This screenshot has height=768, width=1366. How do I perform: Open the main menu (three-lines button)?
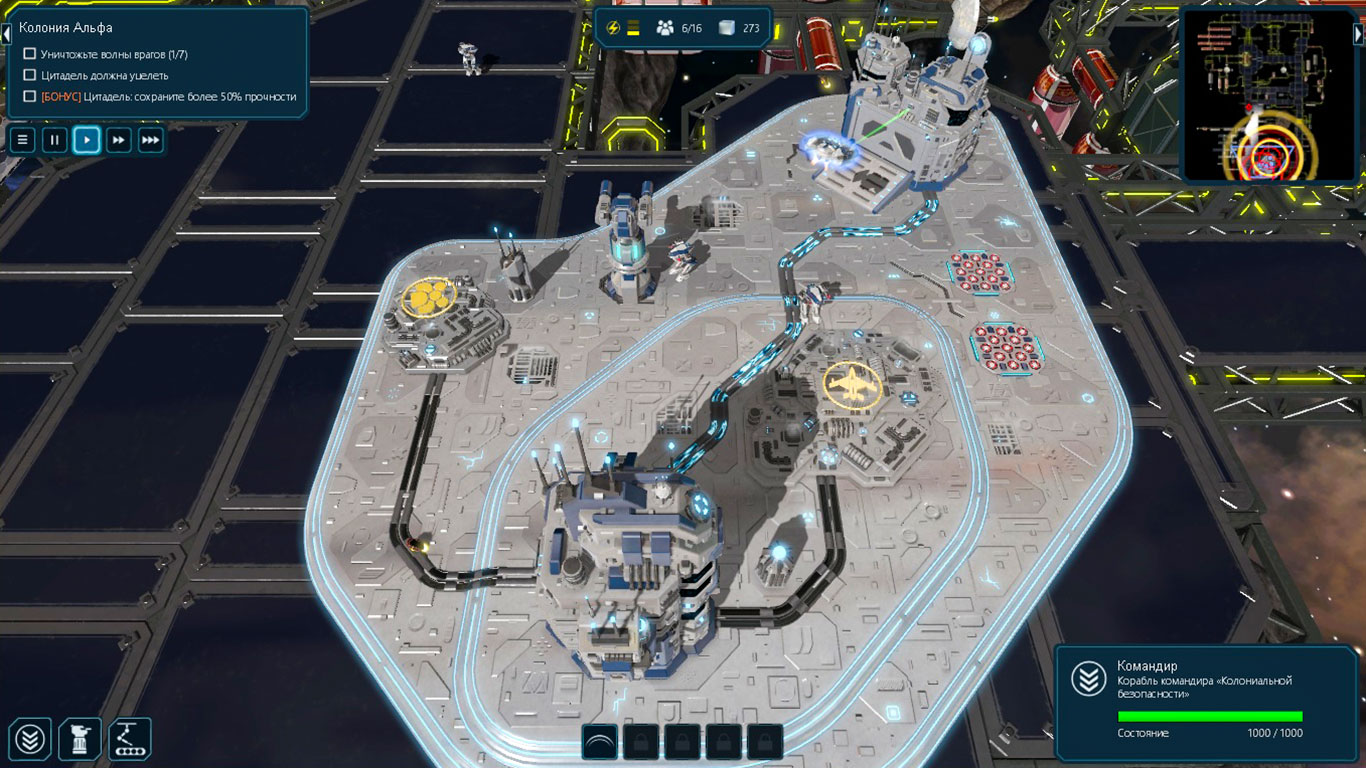click(x=23, y=140)
